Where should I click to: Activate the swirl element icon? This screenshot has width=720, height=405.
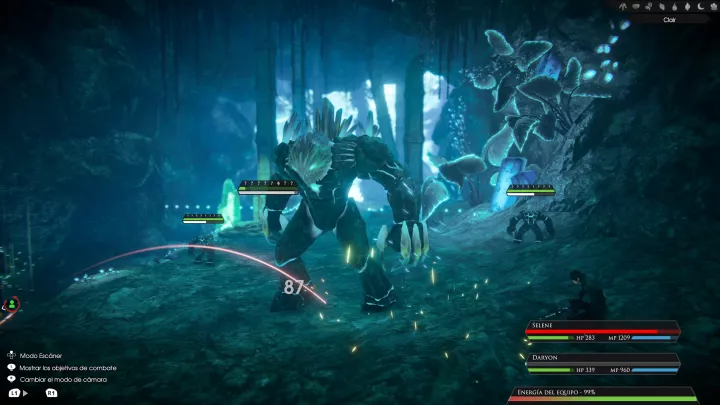[648, 7]
